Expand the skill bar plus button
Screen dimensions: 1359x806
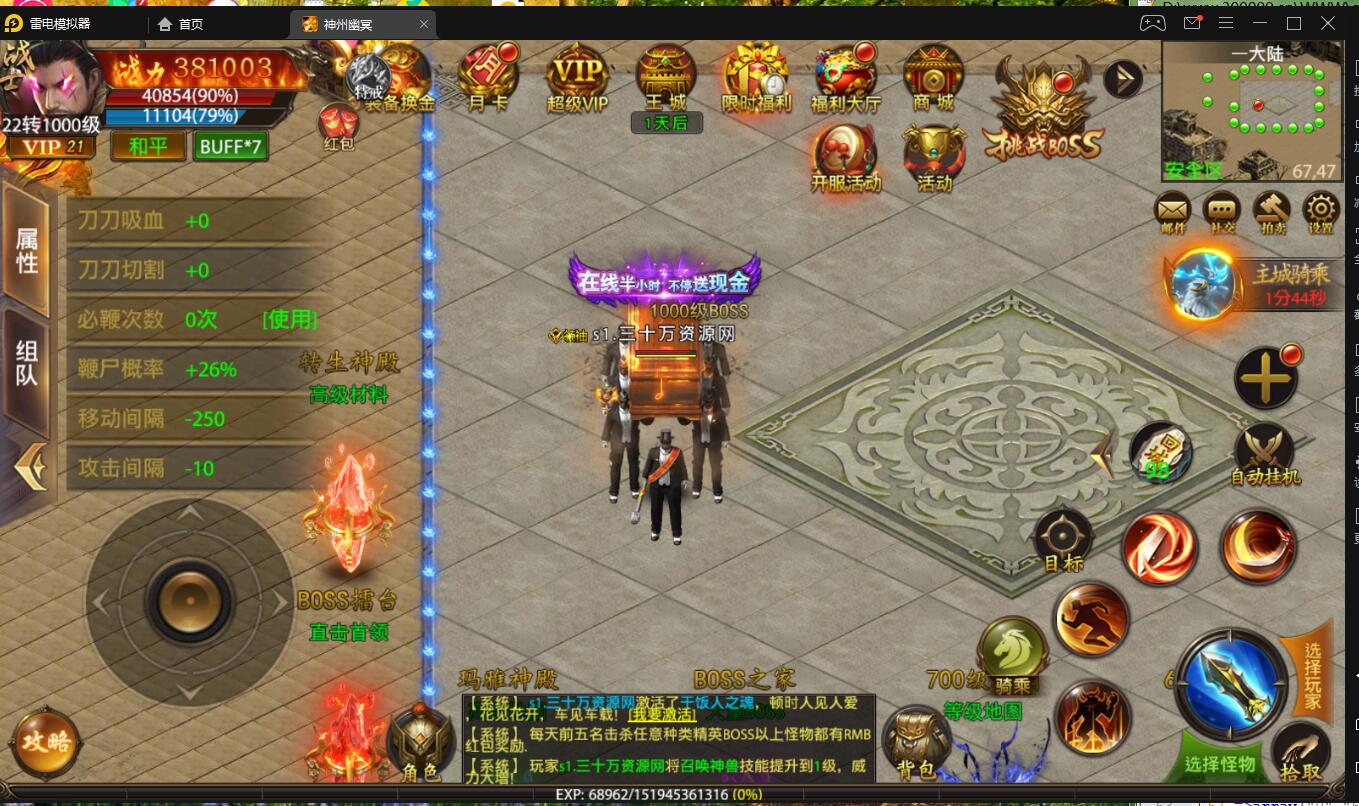(1266, 377)
